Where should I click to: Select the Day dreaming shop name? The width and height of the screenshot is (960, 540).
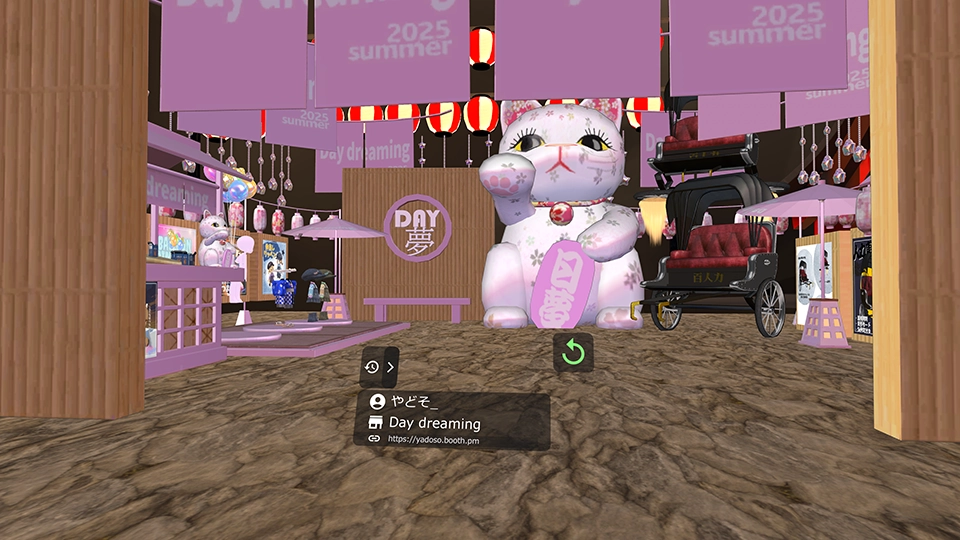[434, 423]
